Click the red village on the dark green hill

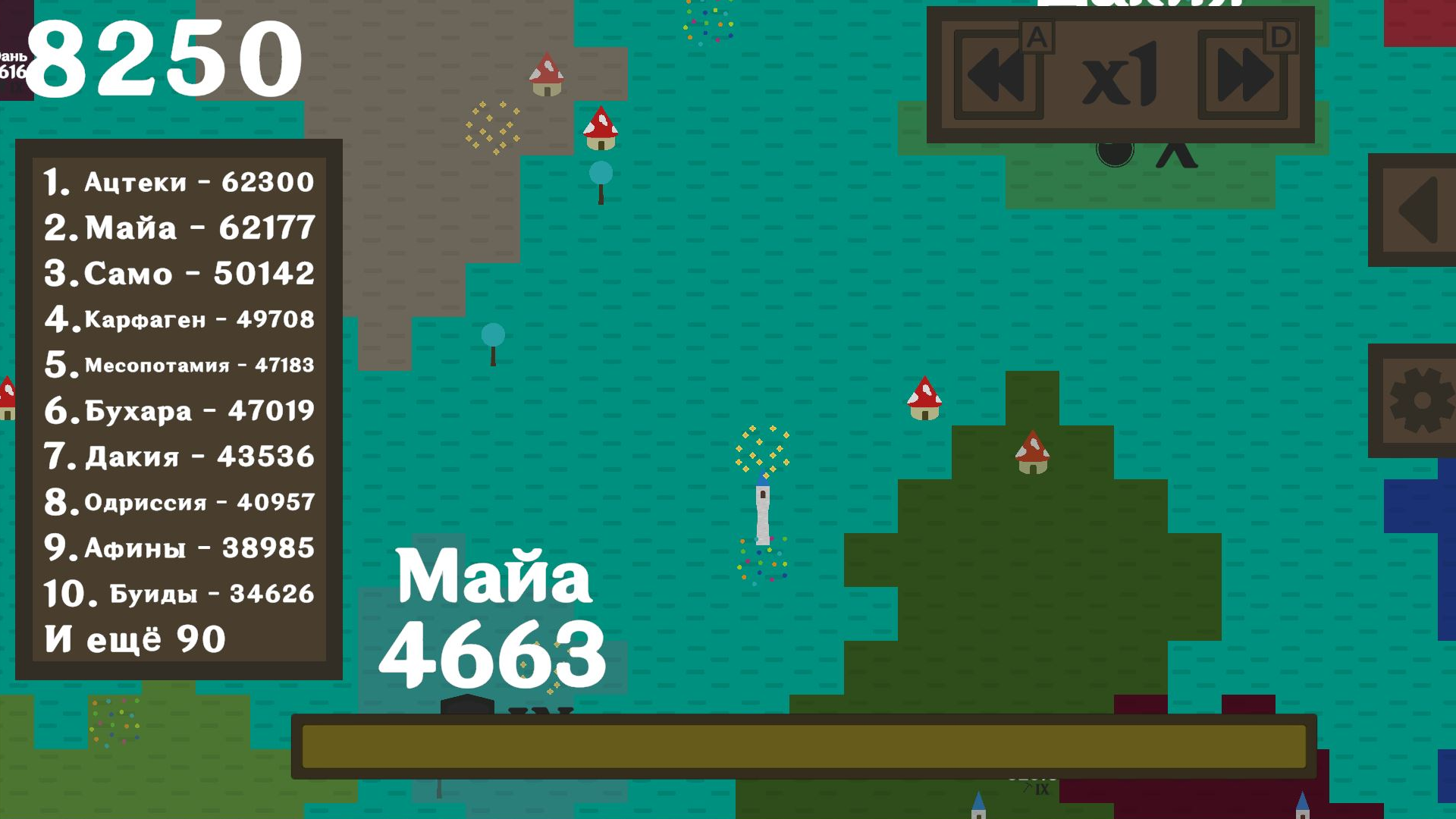point(1033,453)
